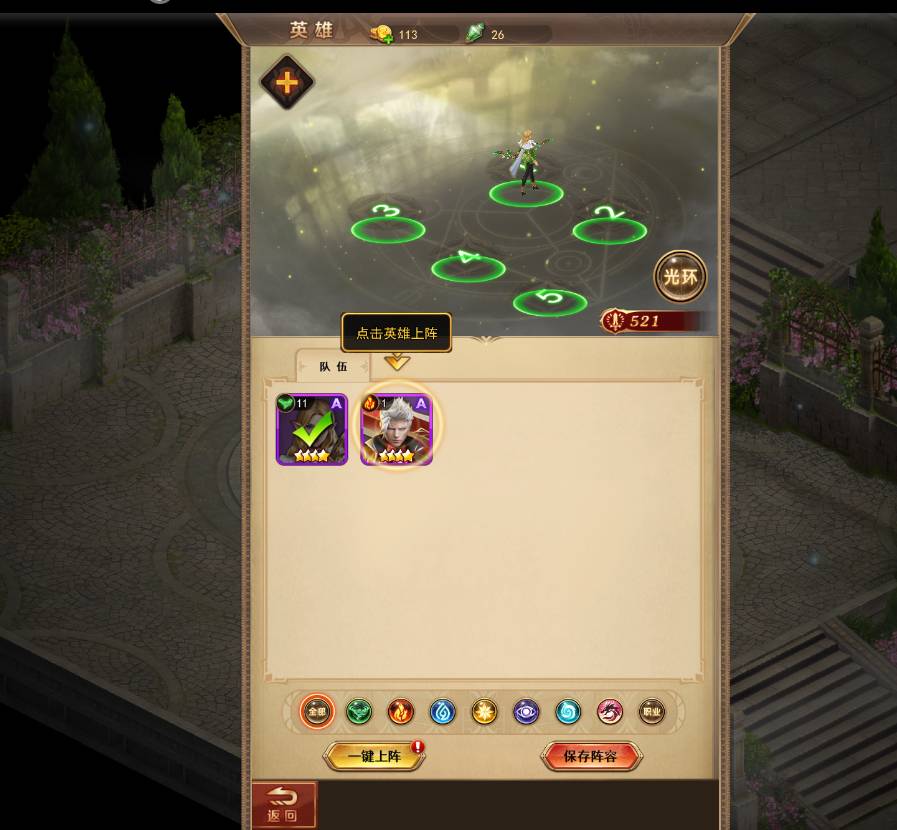Choose formation slot number 5
The image size is (897, 830).
click(x=550, y=301)
